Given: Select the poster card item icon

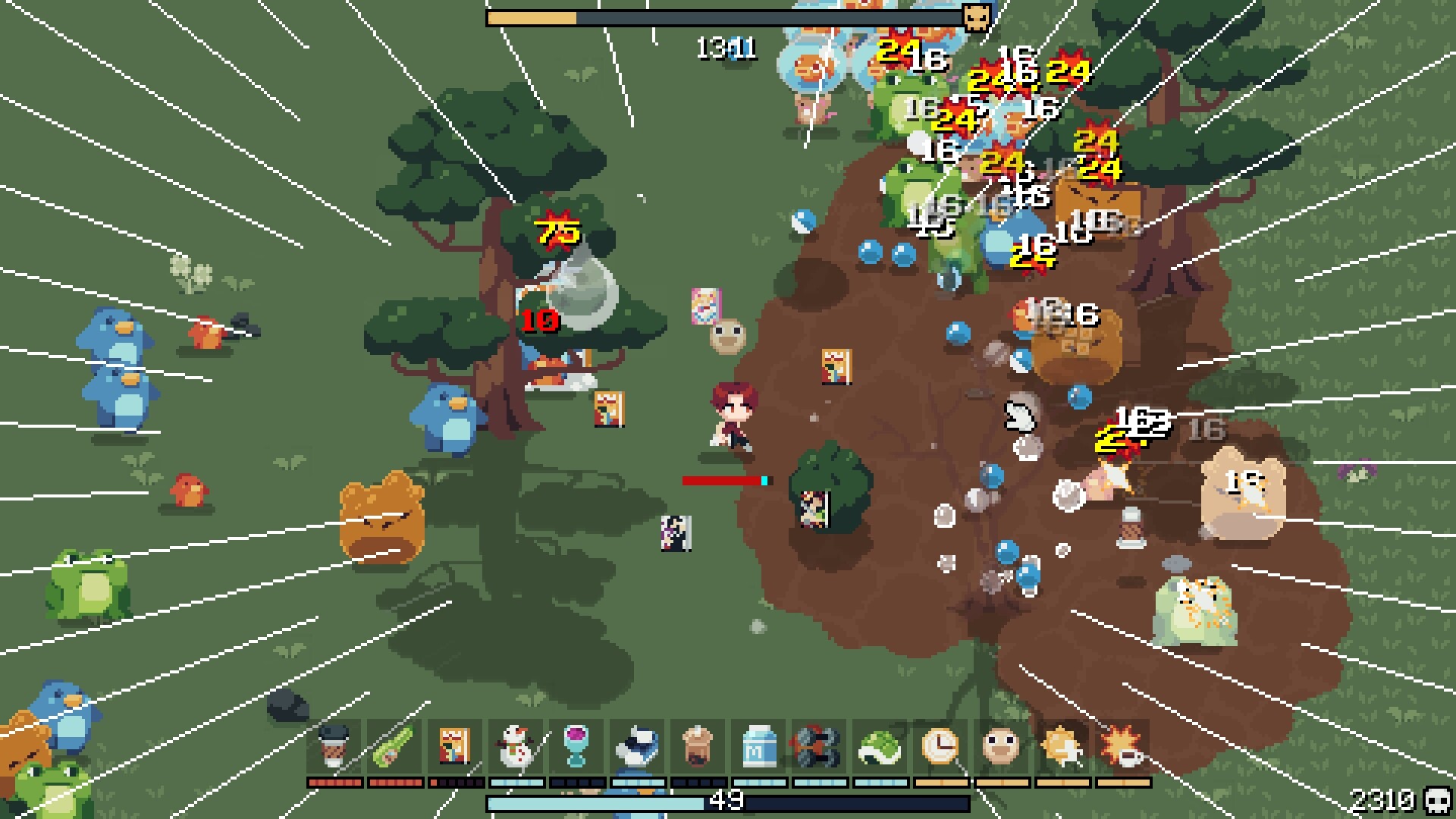Looking at the screenshot, I should point(453,747).
